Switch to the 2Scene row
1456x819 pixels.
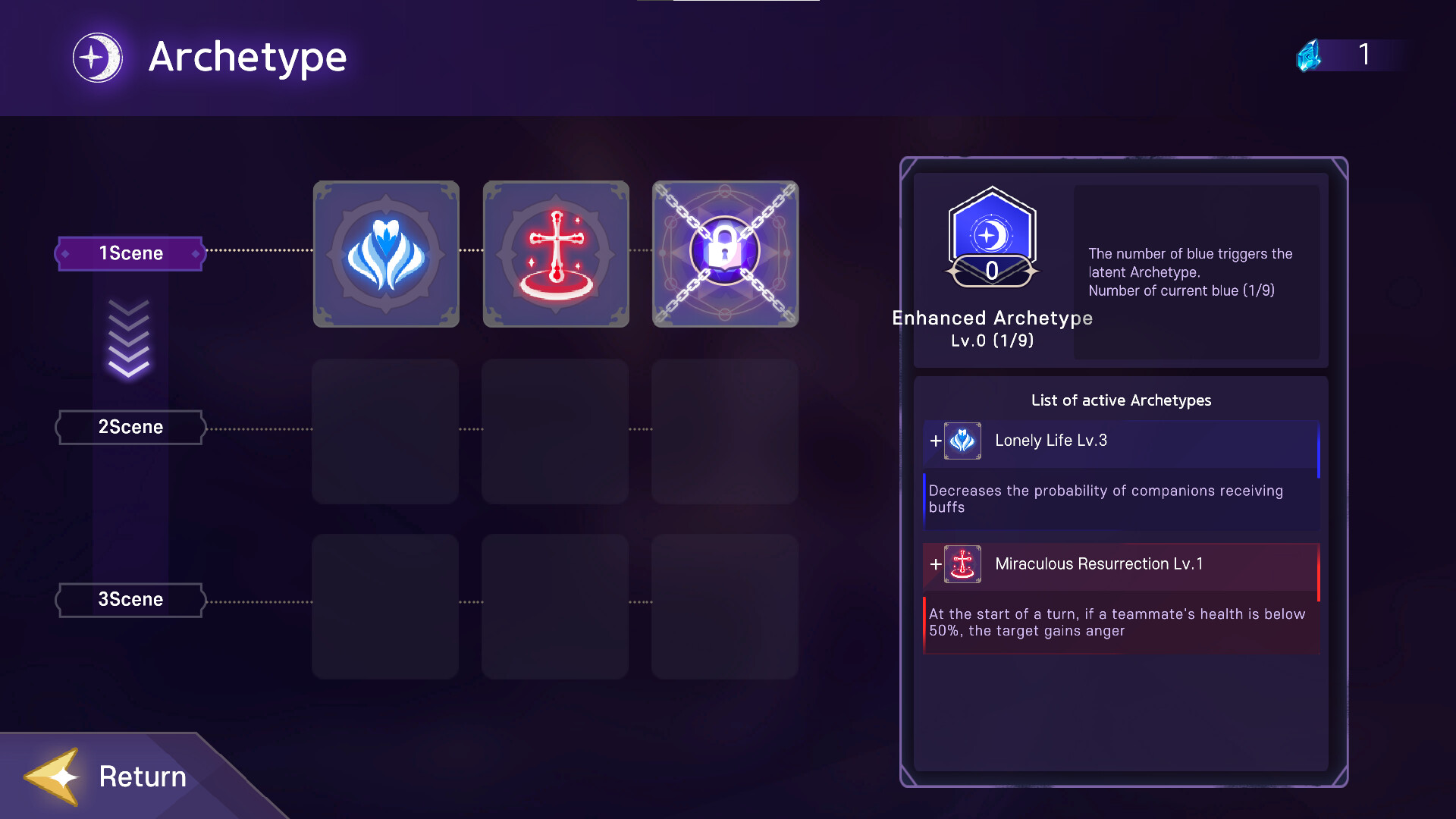(129, 427)
